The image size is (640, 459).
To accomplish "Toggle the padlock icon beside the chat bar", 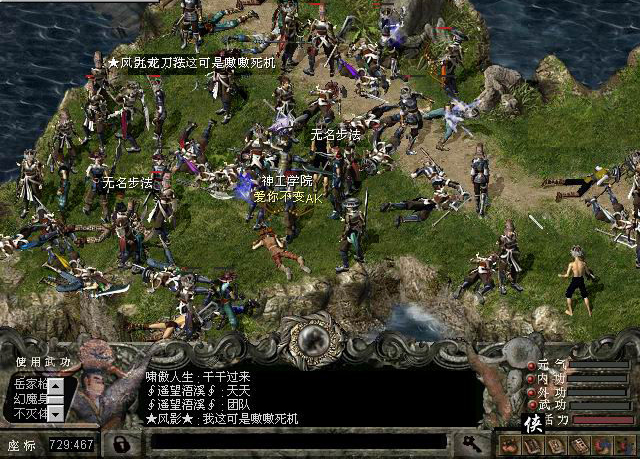I will (x=123, y=441).
